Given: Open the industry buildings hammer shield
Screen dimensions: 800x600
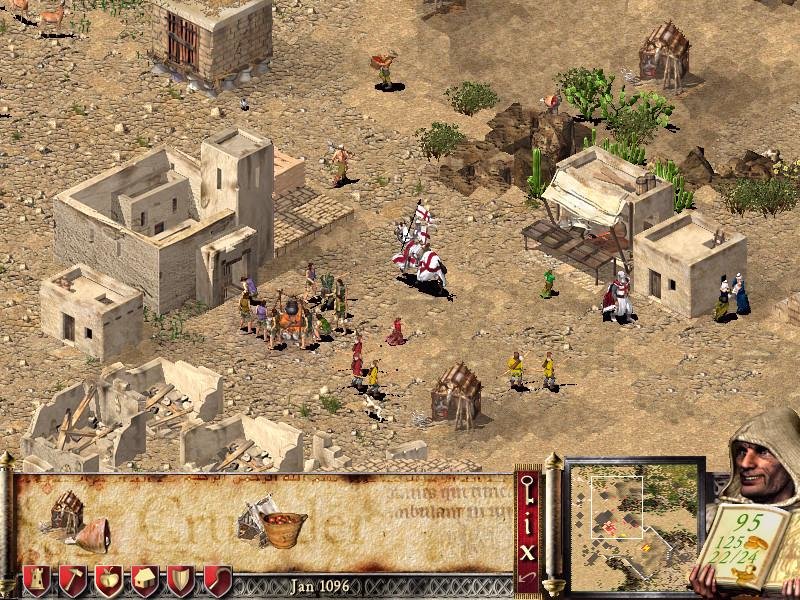Looking at the screenshot, I should pos(73,579).
